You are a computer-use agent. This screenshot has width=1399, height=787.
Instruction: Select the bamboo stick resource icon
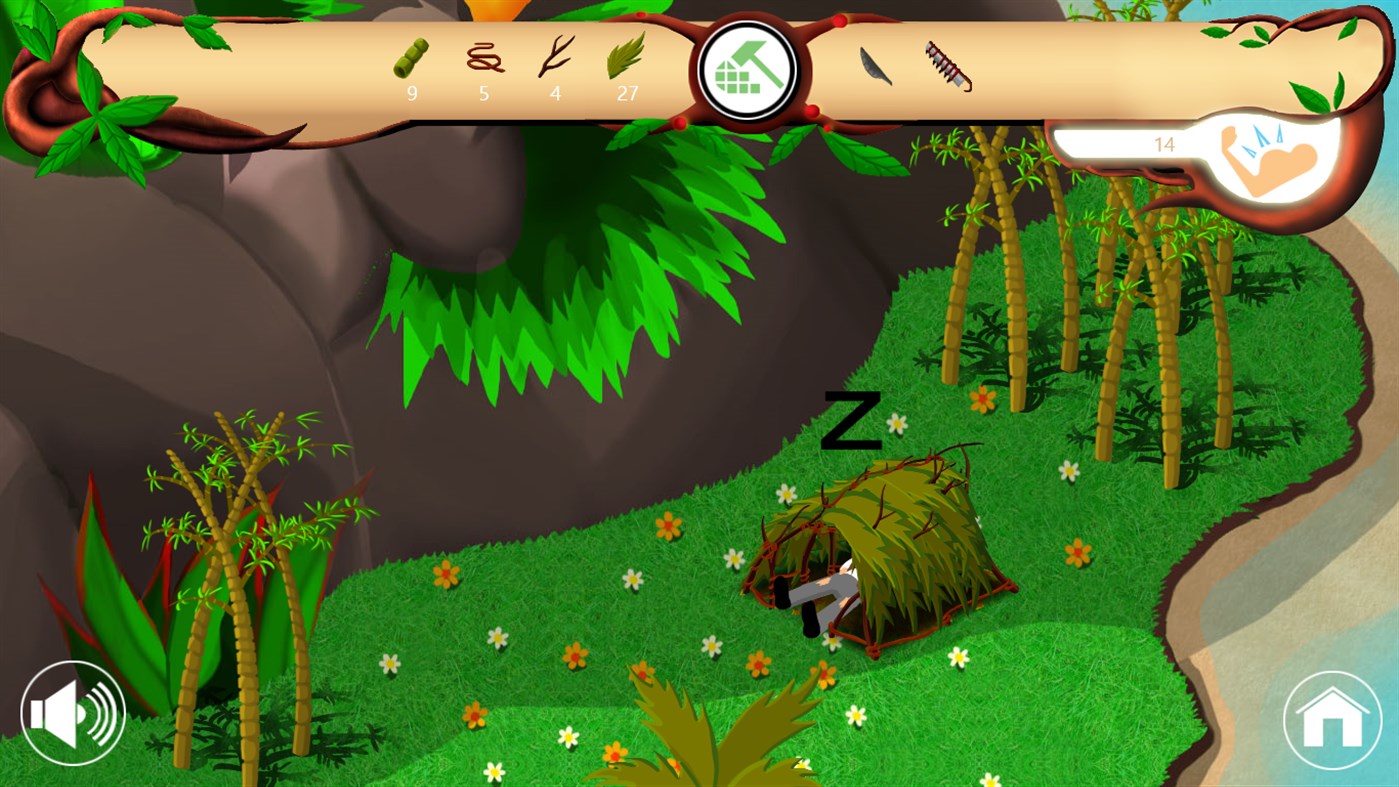point(411,57)
